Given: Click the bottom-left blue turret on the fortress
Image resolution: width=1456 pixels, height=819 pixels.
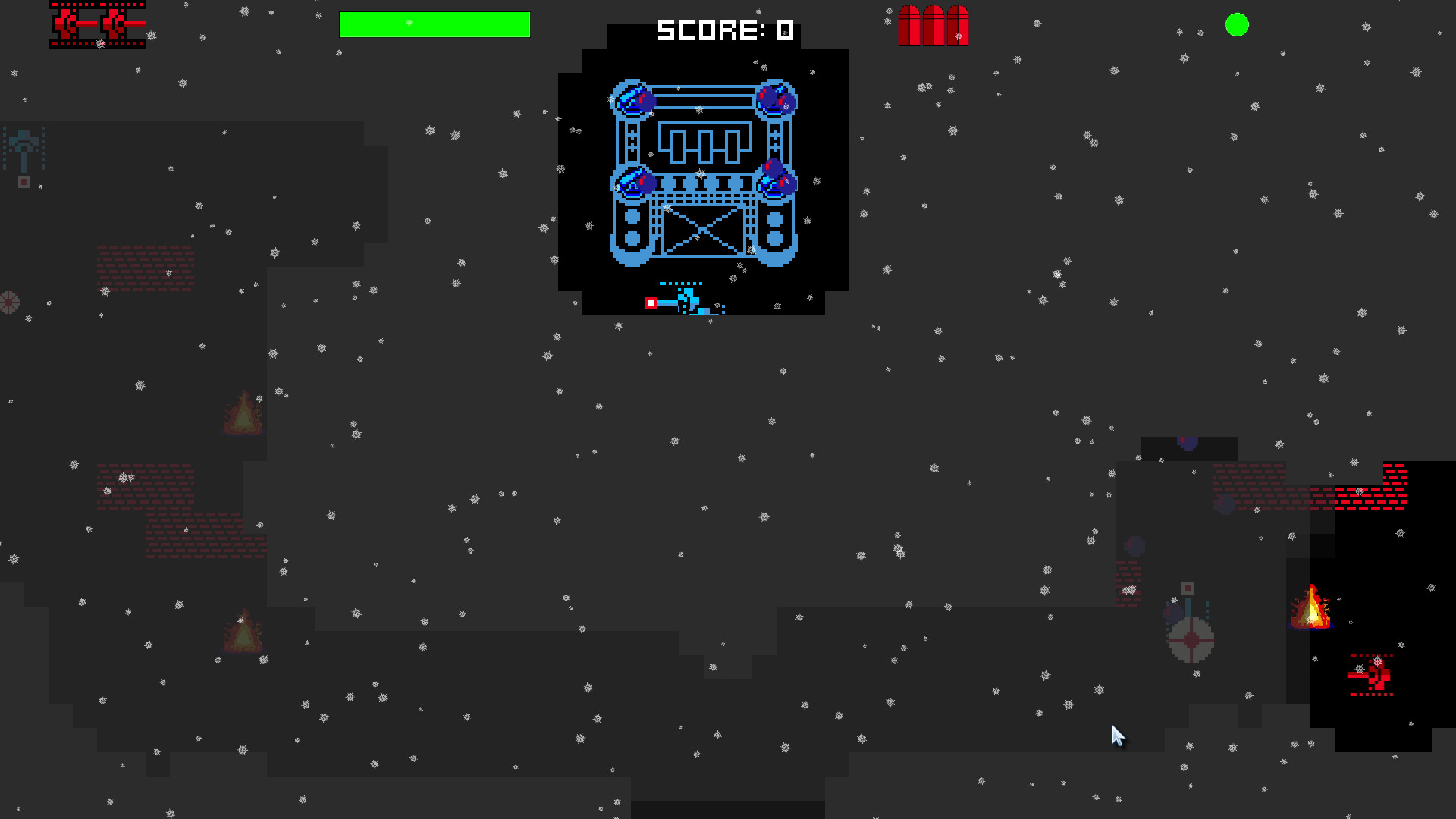Looking at the screenshot, I should click(x=632, y=182).
